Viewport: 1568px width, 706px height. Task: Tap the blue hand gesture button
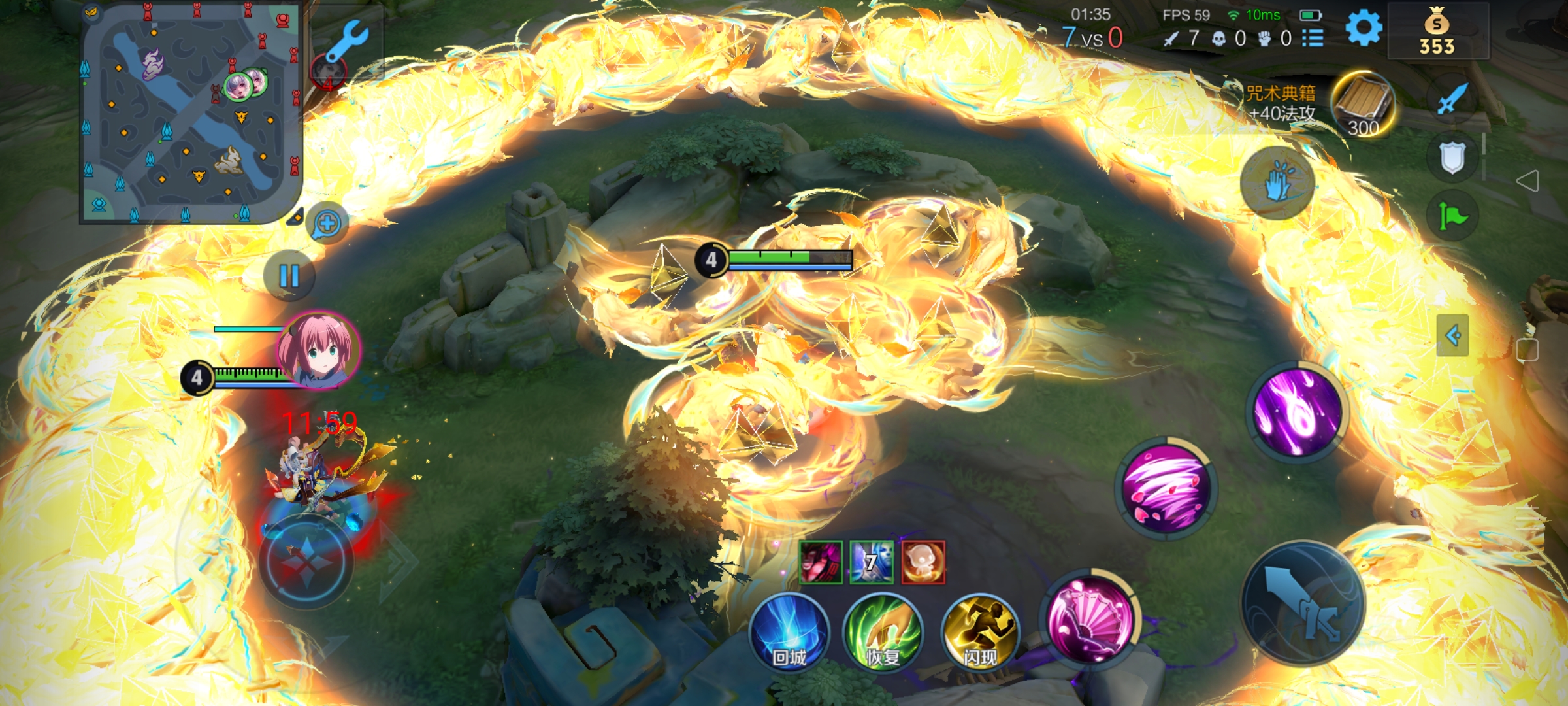(x=1277, y=183)
